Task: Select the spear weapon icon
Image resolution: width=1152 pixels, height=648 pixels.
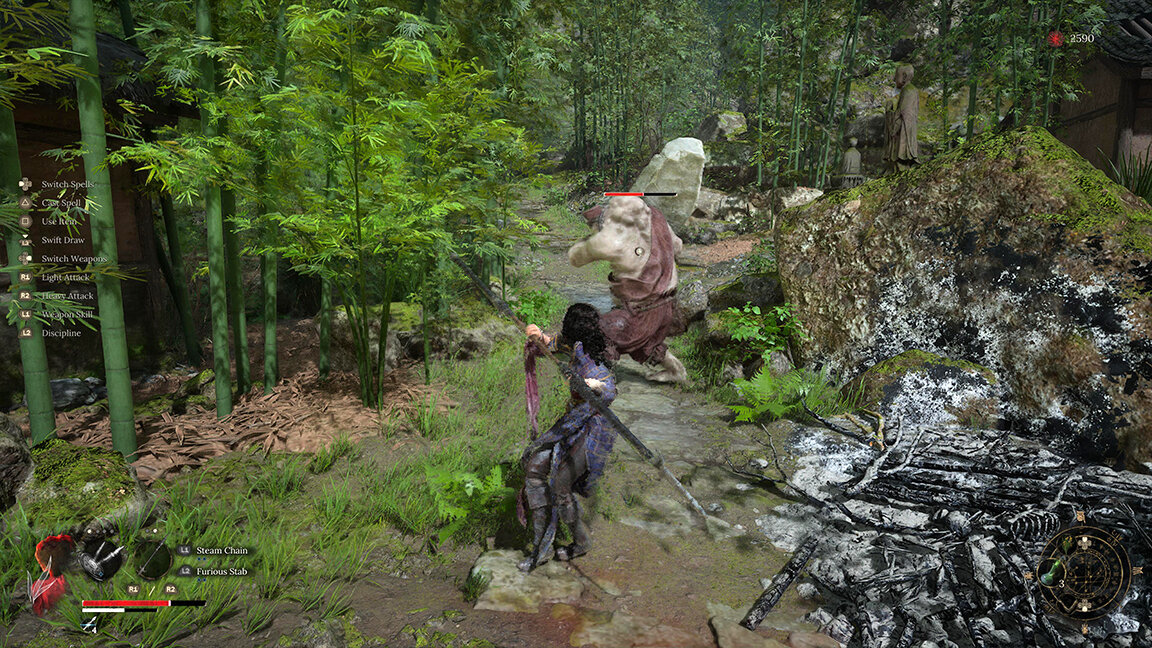Action: (153, 559)
